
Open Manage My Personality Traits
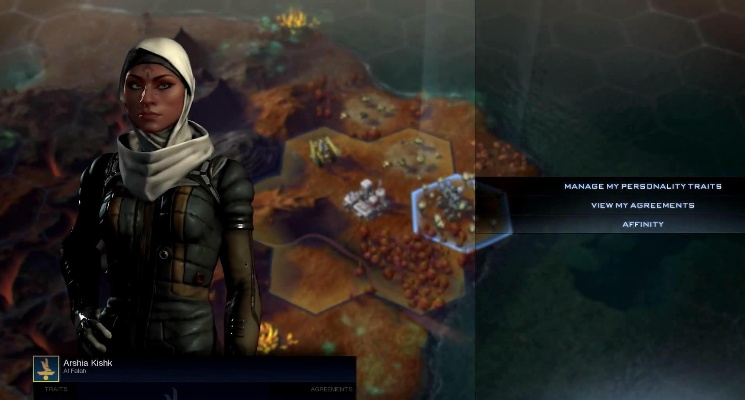pos(642,186)
